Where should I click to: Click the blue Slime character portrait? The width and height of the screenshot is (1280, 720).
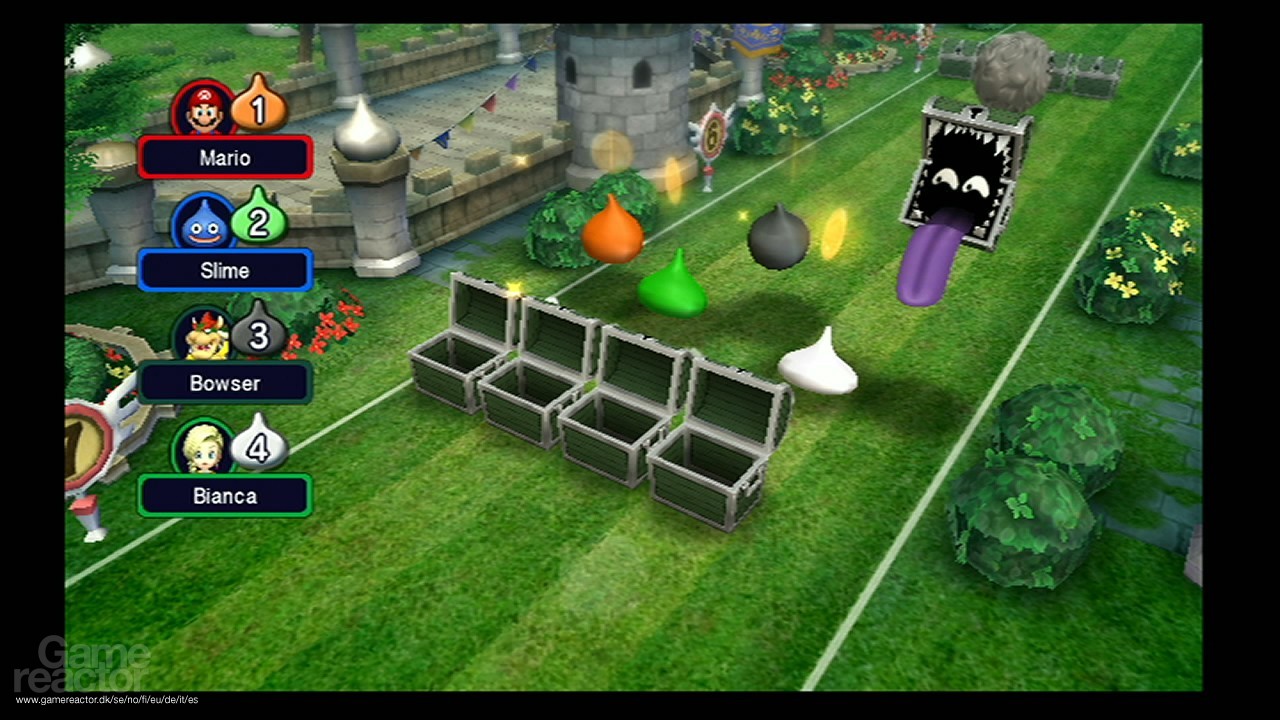coord(204,223)
